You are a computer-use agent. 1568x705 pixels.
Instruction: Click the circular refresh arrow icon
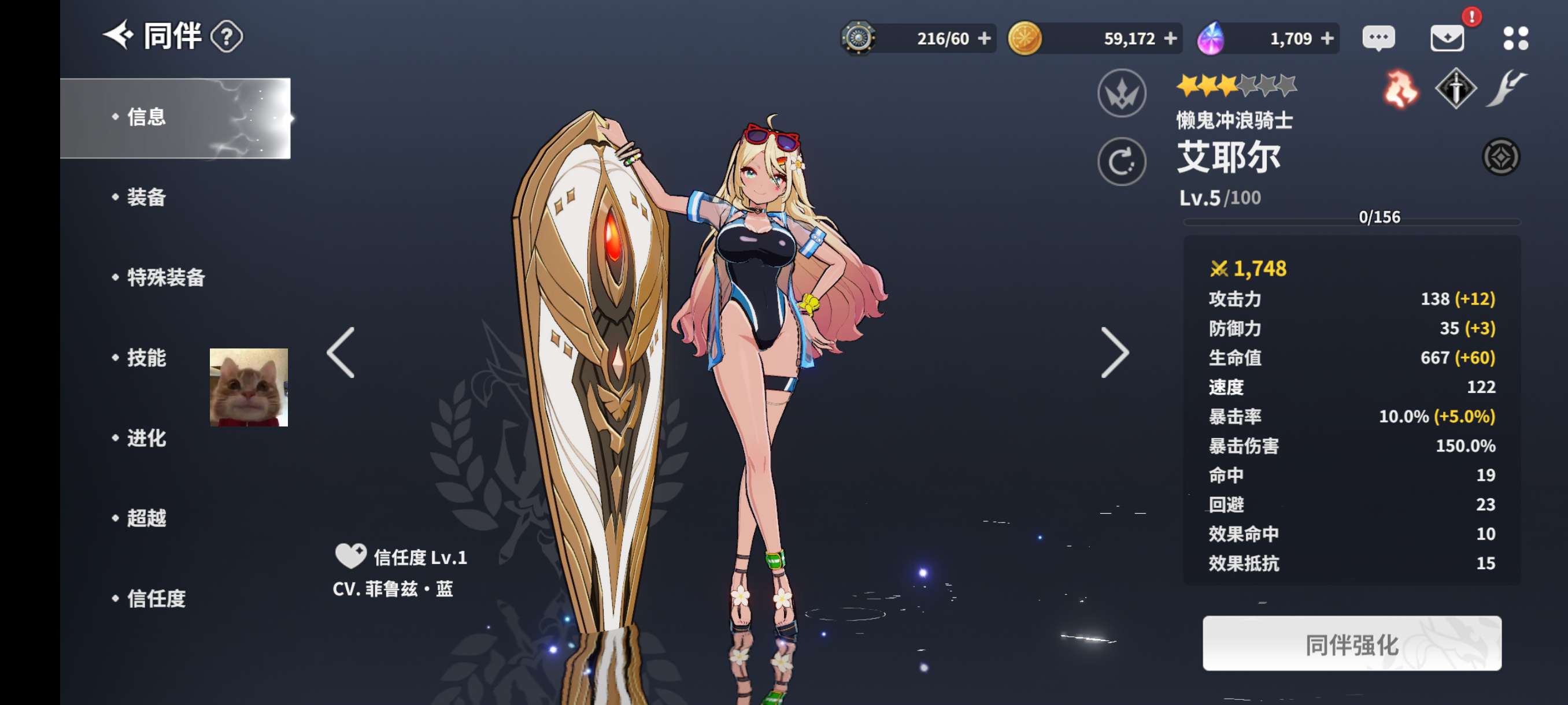coord(1121,162)
